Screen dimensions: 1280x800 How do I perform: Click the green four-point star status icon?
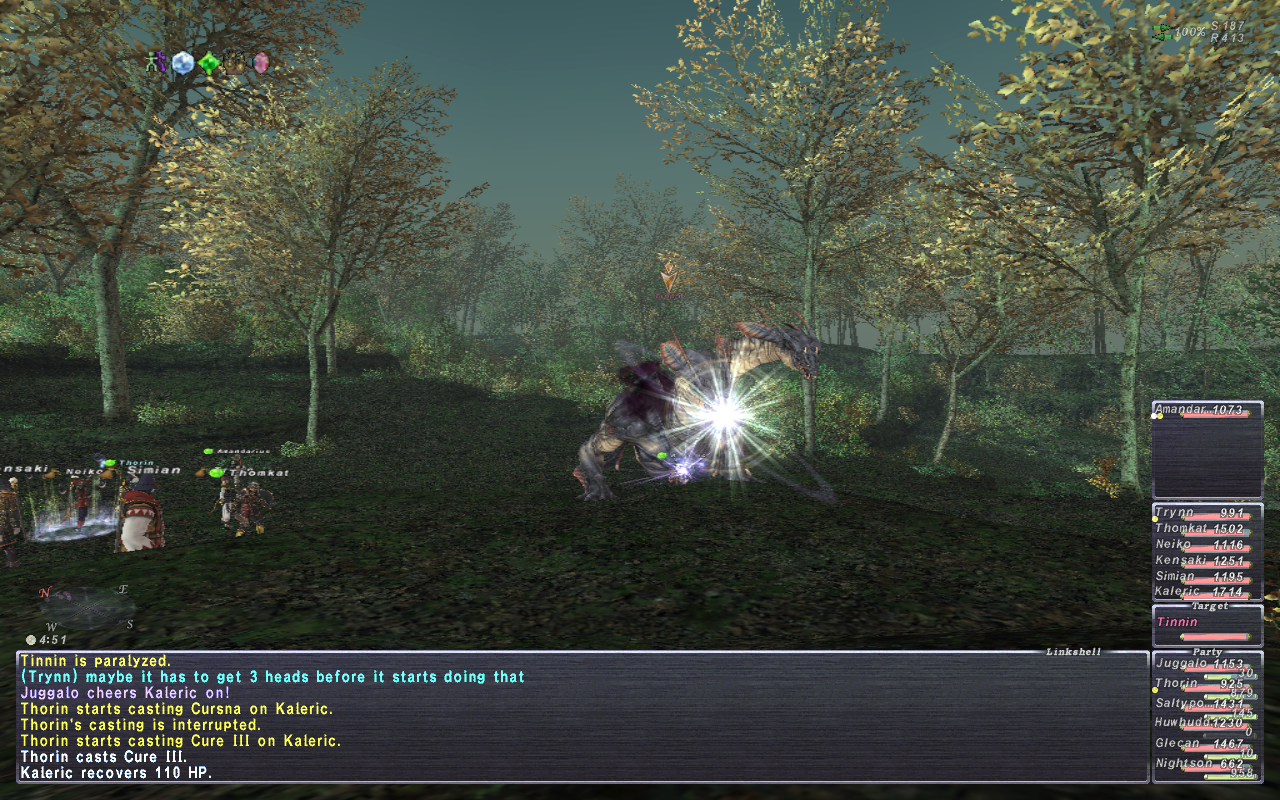(208, 64)
